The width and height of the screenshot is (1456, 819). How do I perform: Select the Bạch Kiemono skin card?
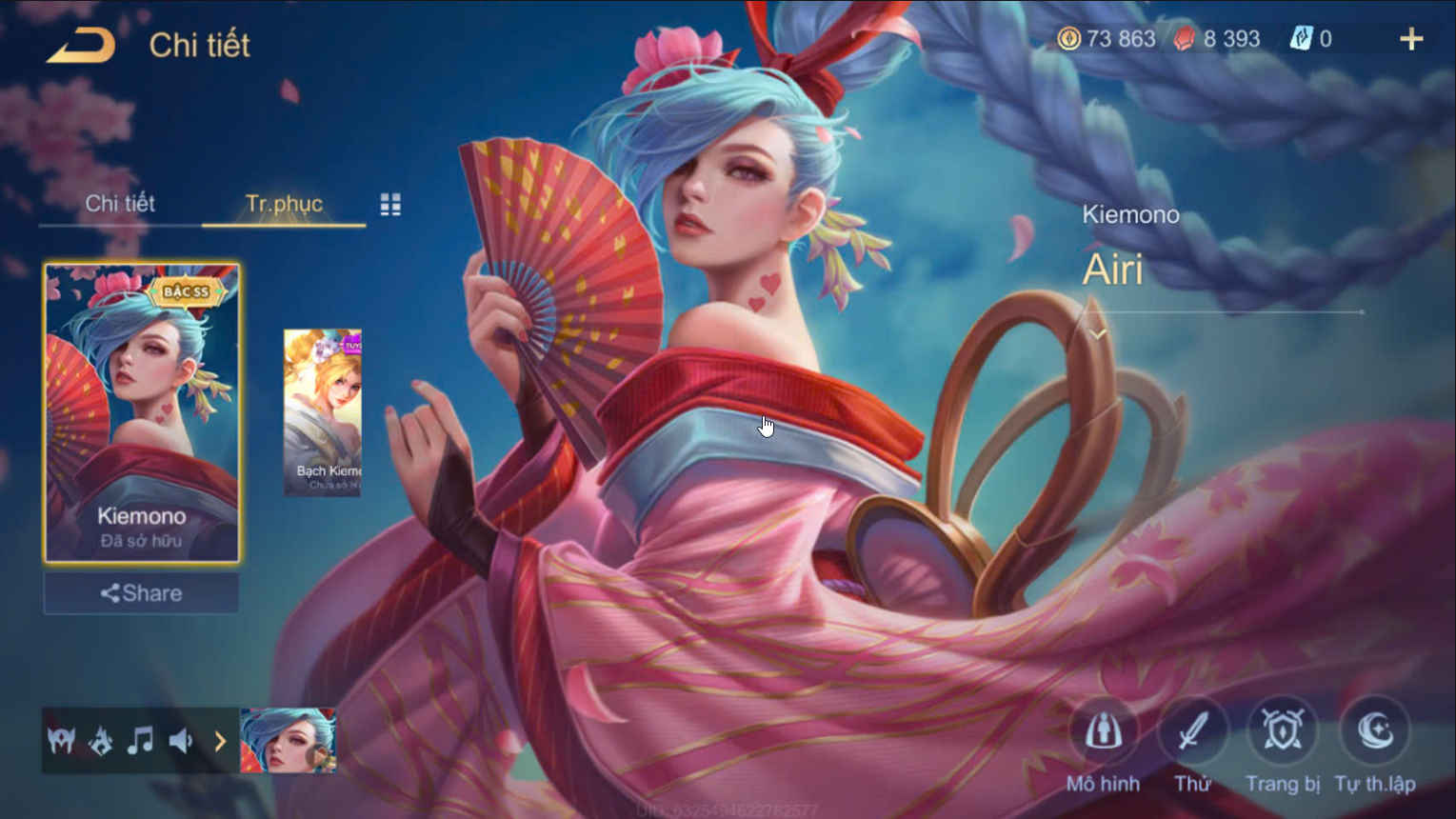point(322,409)
